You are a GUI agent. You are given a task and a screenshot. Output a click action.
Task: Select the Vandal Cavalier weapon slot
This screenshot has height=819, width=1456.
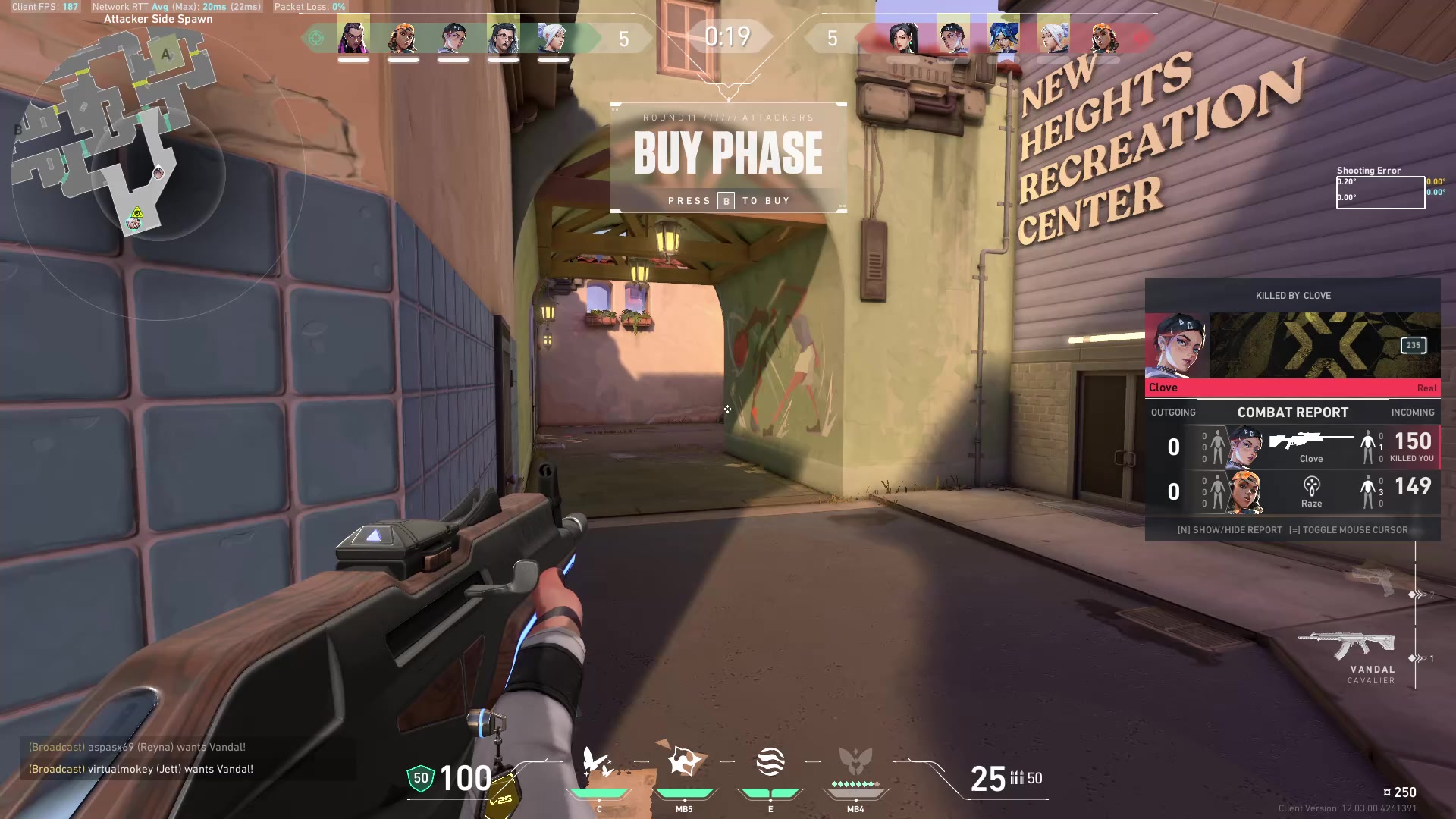[x=1347, y=651]
